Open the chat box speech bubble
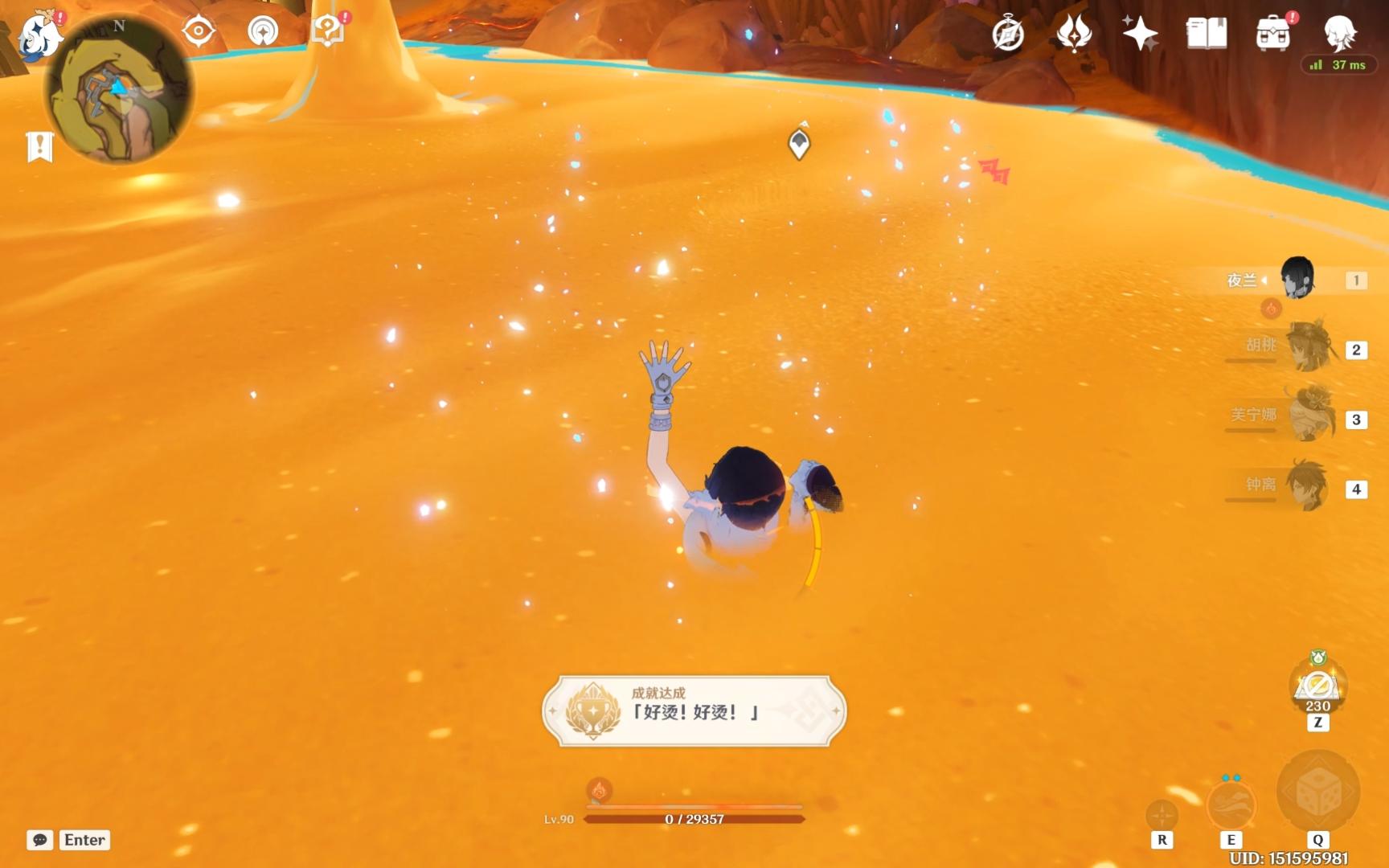This screenshot has height=868, width=1389. [x=39, y=840]
